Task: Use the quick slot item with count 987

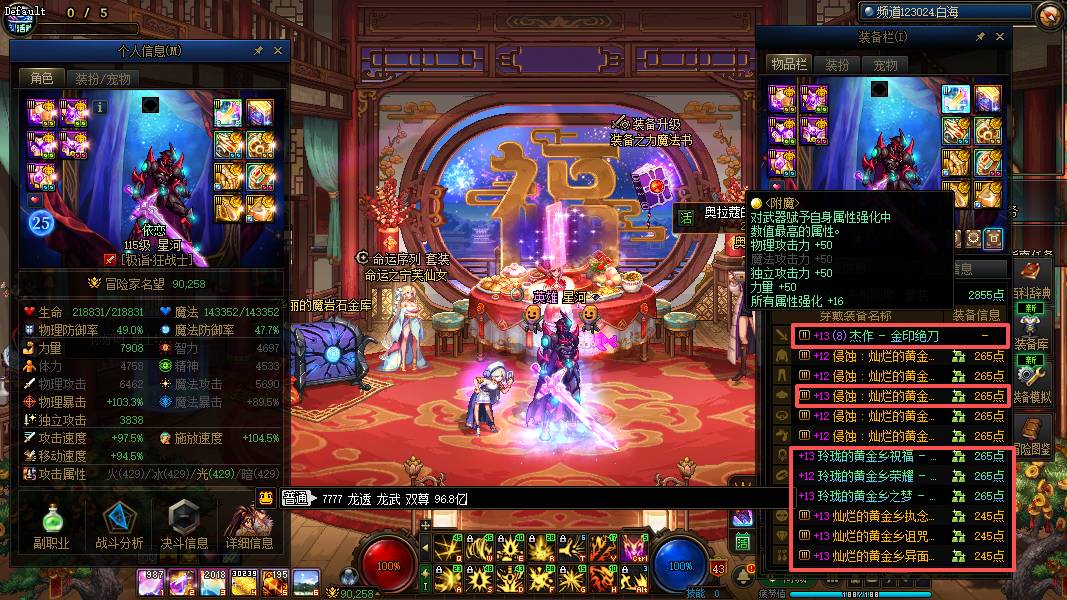Action: point(152,581)
